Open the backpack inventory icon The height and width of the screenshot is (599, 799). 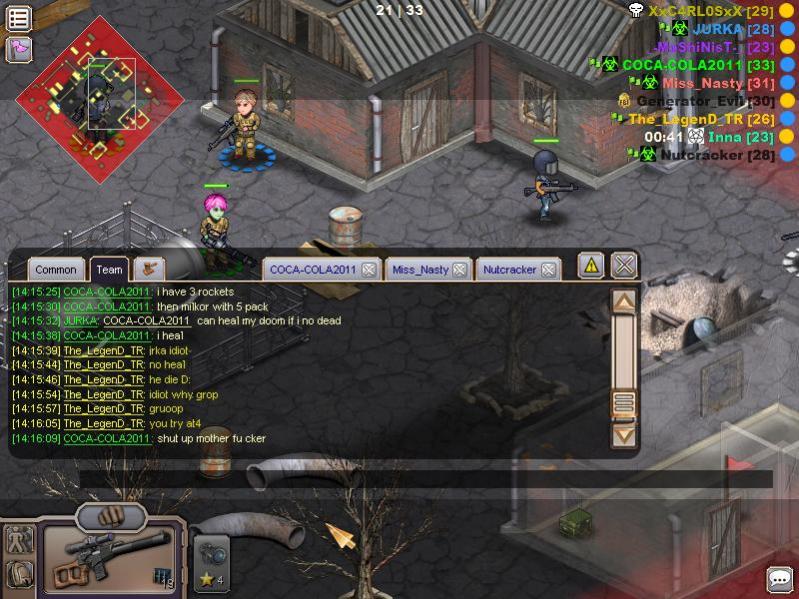click(x=19, y=574)
